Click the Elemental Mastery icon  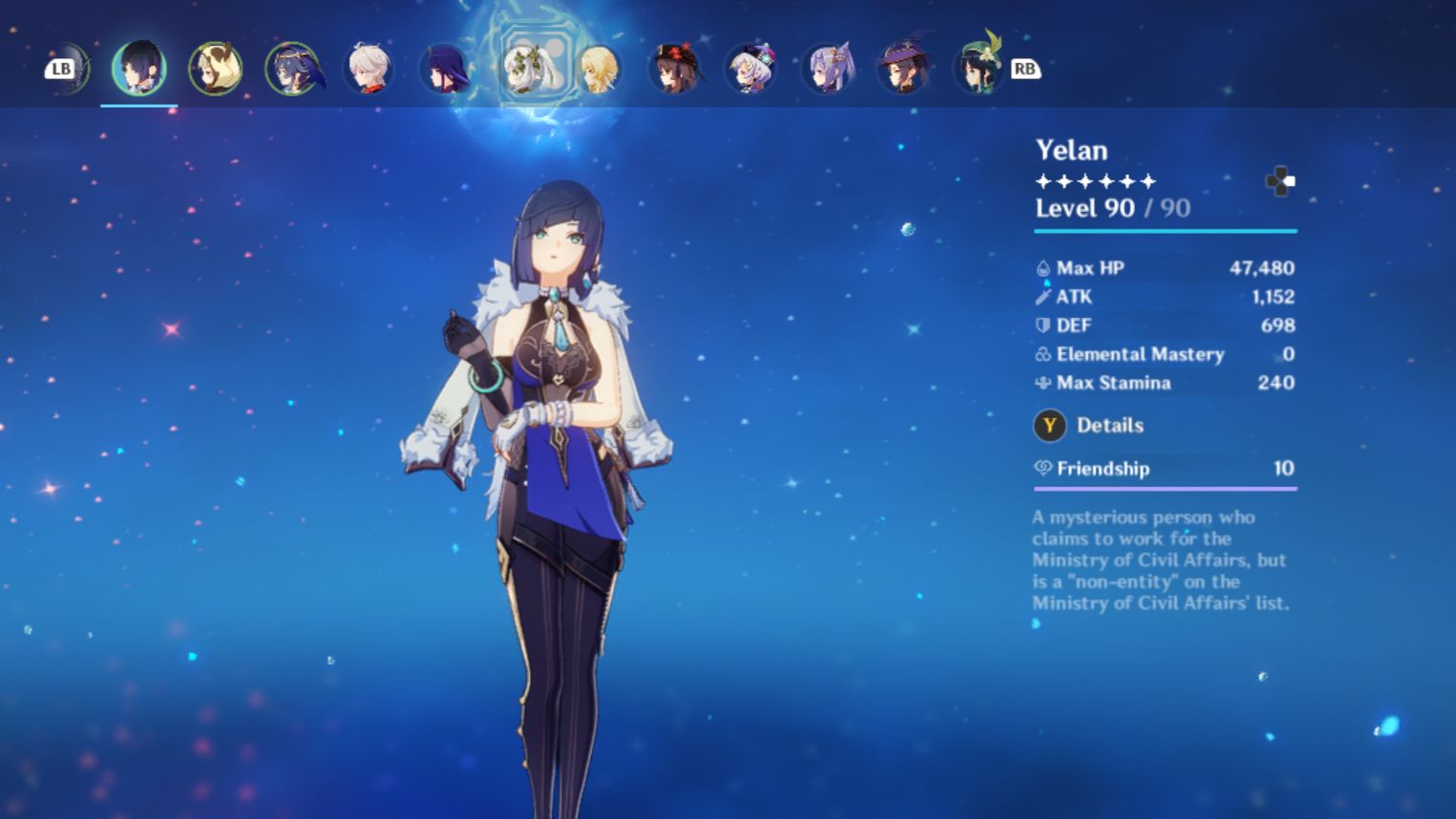point(1044,354)
